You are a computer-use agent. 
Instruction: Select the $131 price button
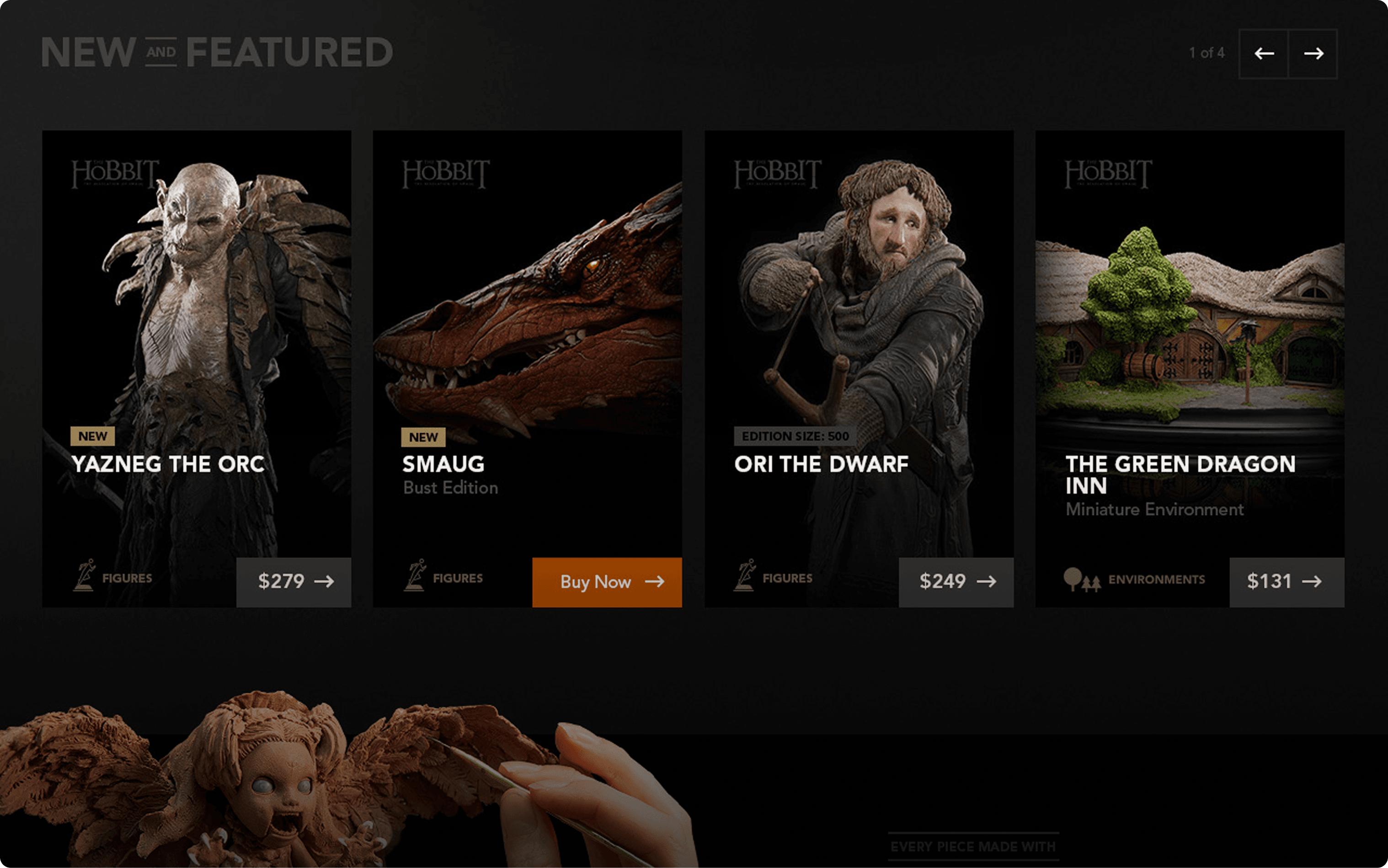tap(1287, 581)
